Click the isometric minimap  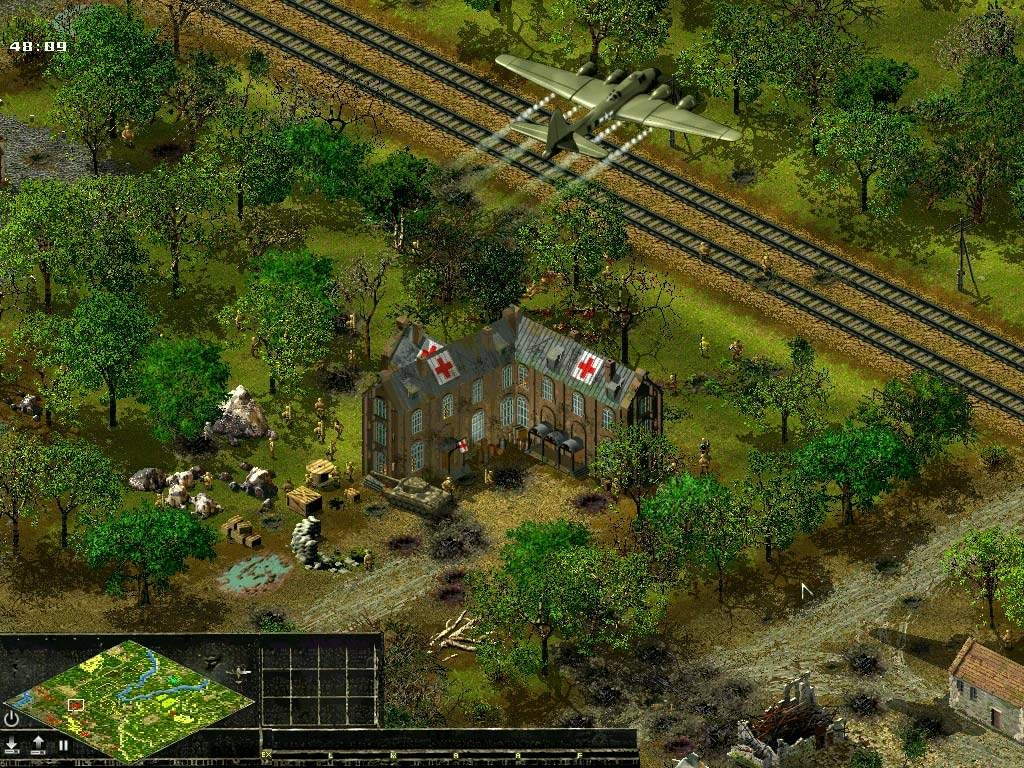click(x=130, y=698)
